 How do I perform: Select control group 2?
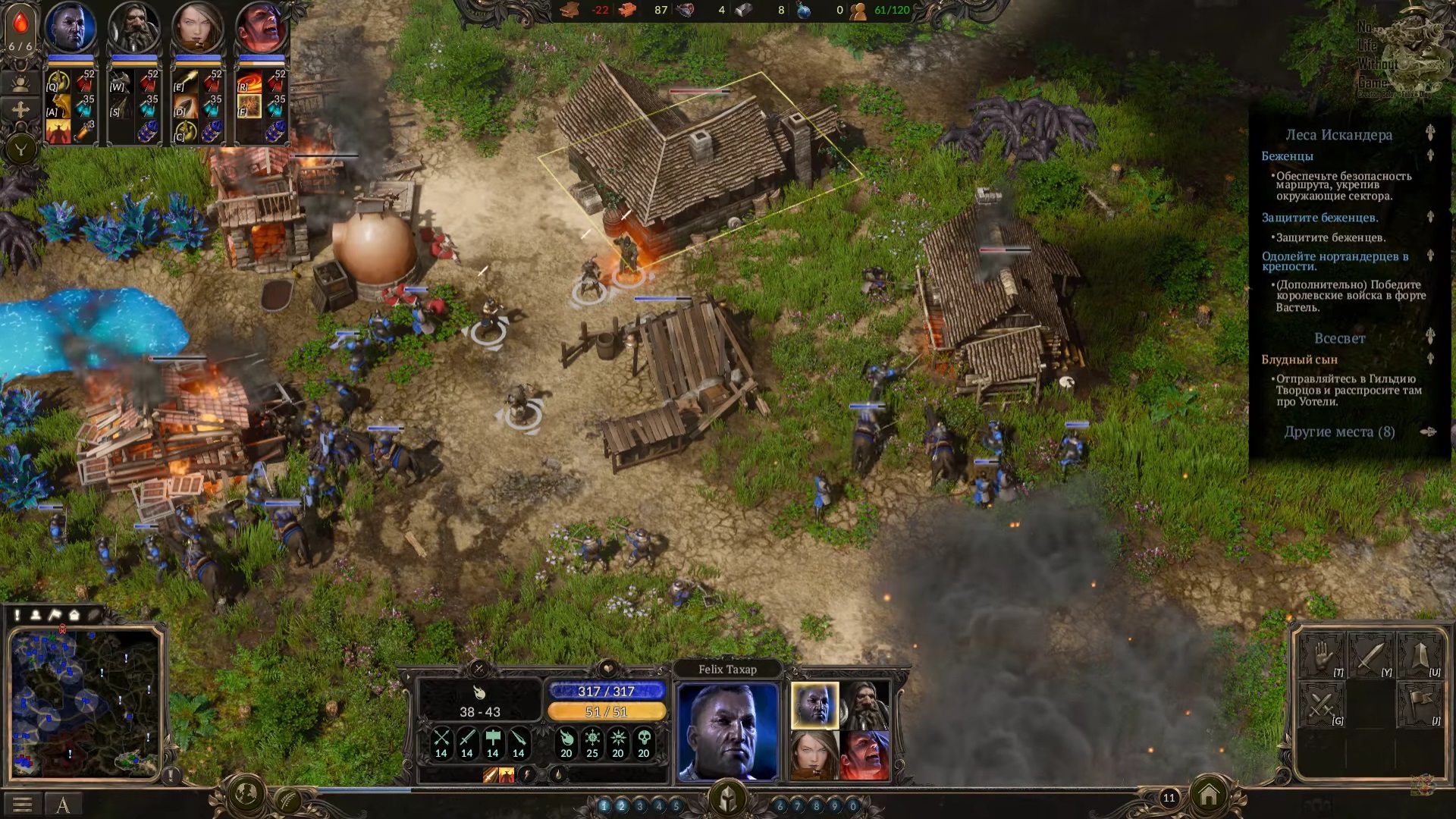[x=622, y=806]
